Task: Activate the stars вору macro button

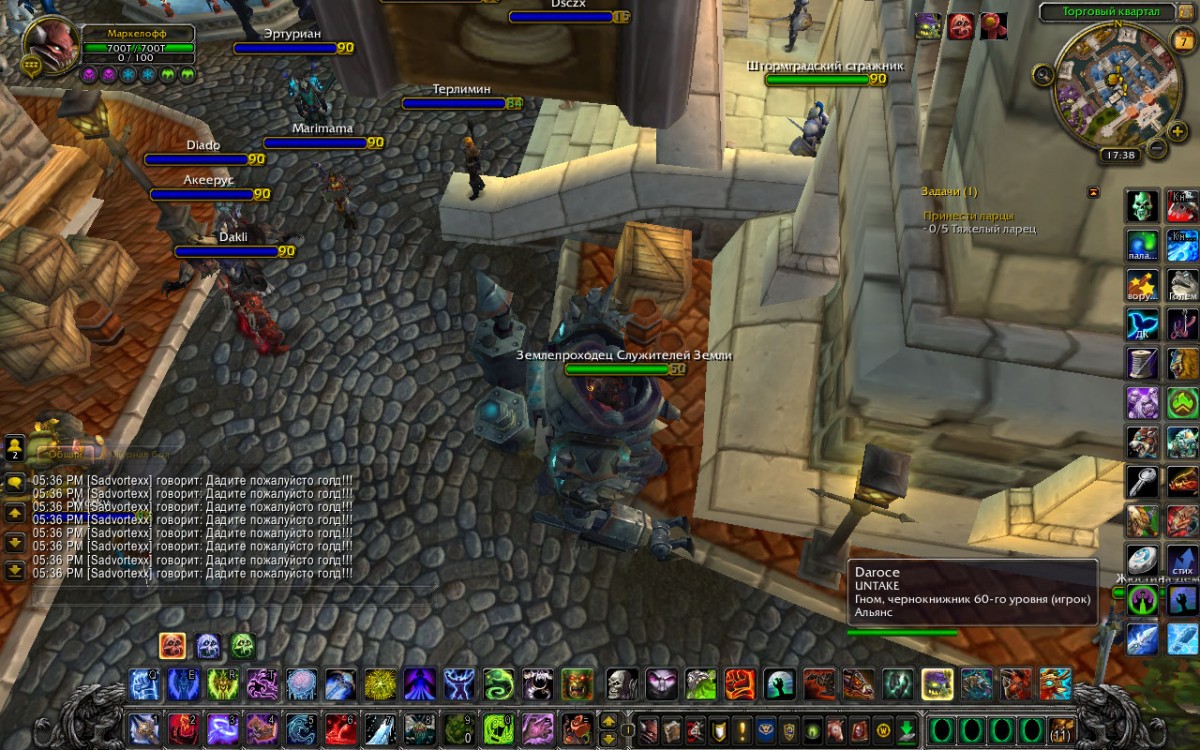Action: pyautogui.click(x=1143, y=285)
